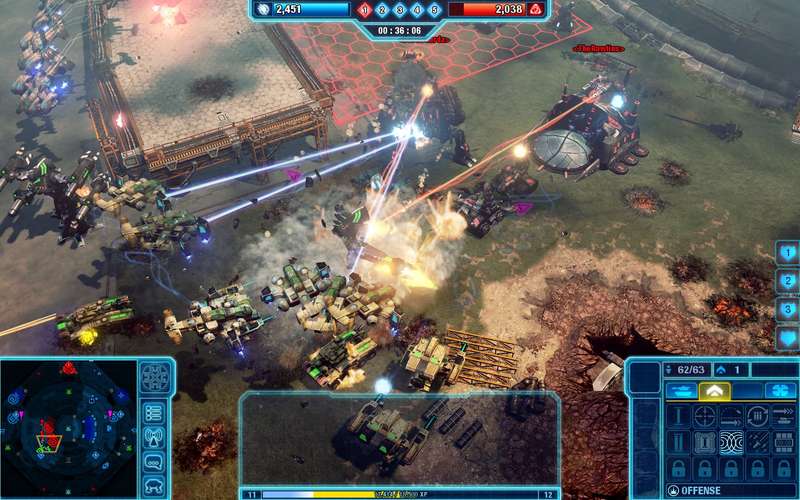Viewport: 800px width, 500px height.
Task: Select numbered objective node 5 in top bar
Action: (433, 10)
